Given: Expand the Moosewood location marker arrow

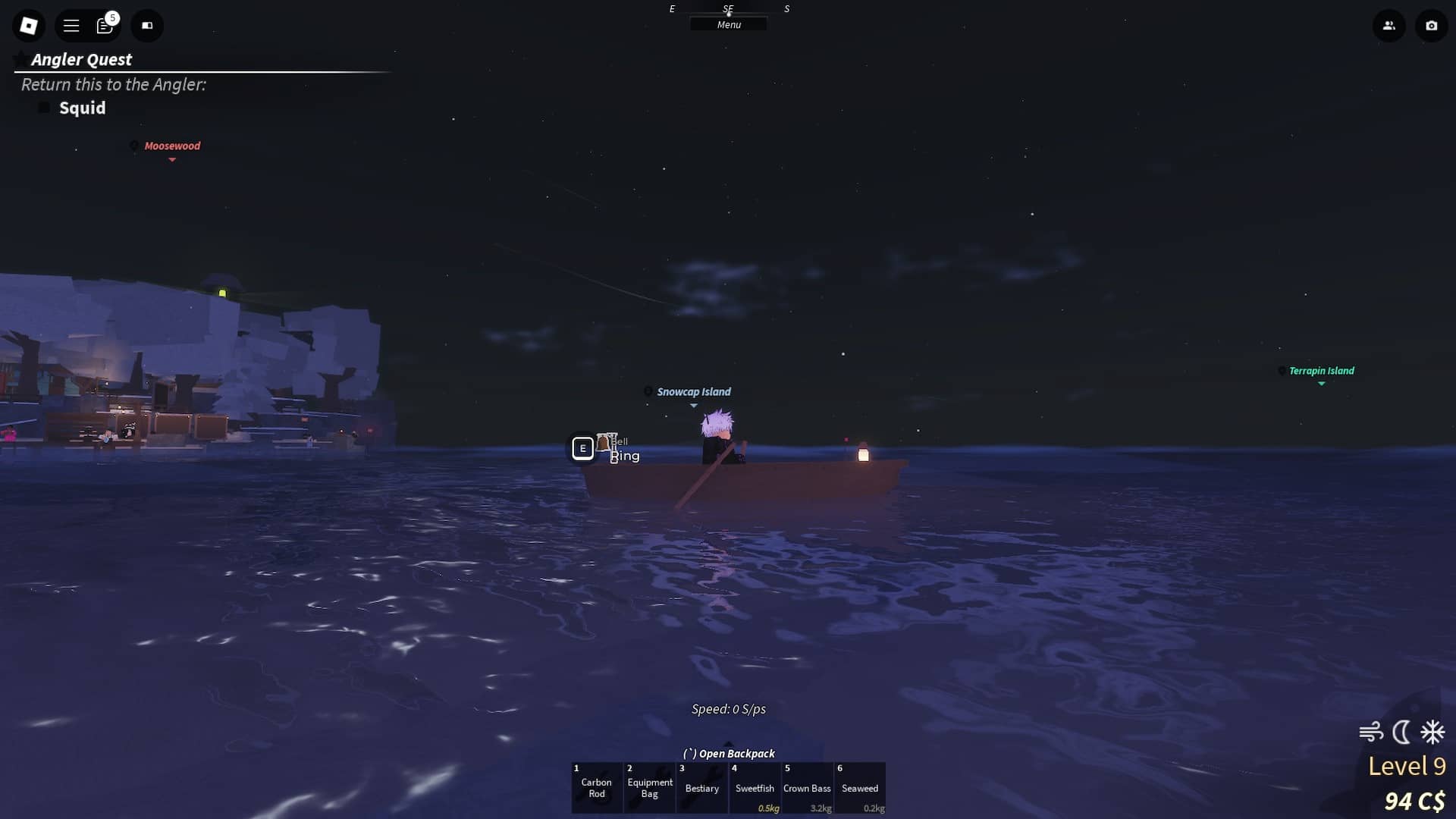Looking at the screenshot, I should pyautogui.click(x=171, y=162).
